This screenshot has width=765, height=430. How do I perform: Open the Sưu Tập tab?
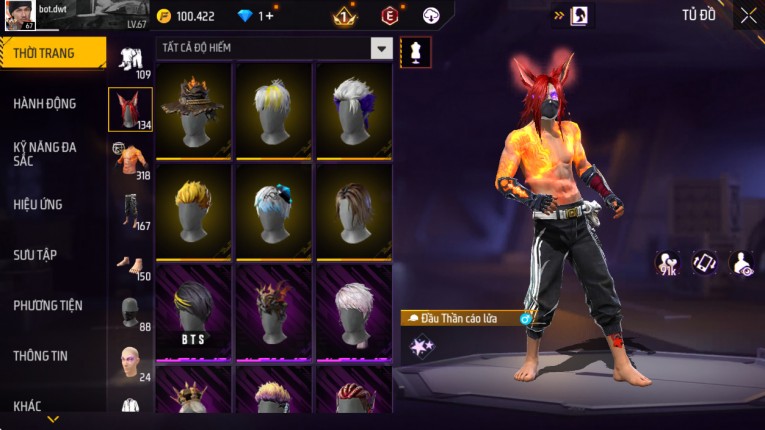pyautogui.click(x=35, y=255)
